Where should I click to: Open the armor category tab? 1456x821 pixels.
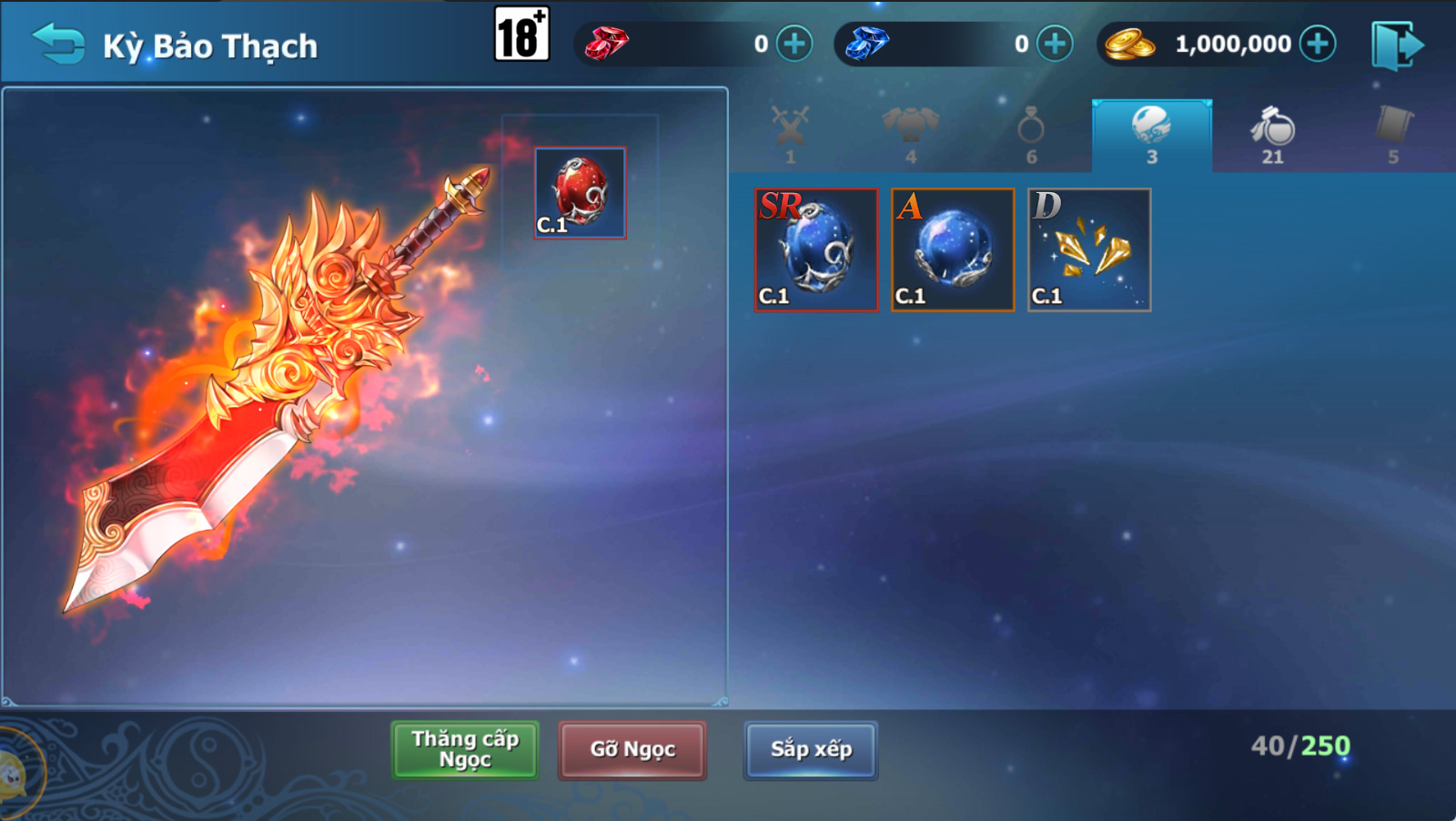pos(910,134)
